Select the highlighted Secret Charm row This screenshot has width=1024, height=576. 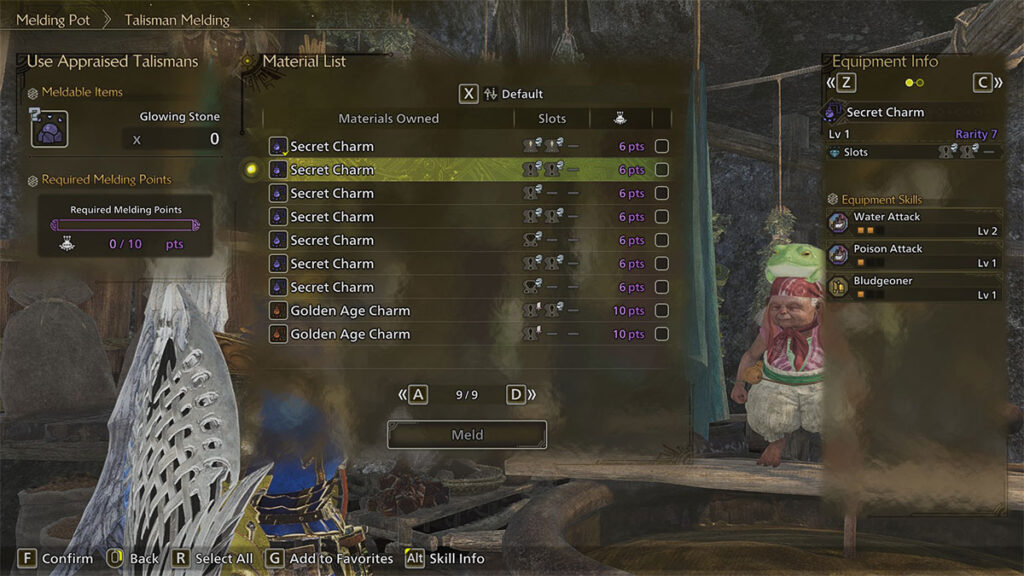click(400, 170)
